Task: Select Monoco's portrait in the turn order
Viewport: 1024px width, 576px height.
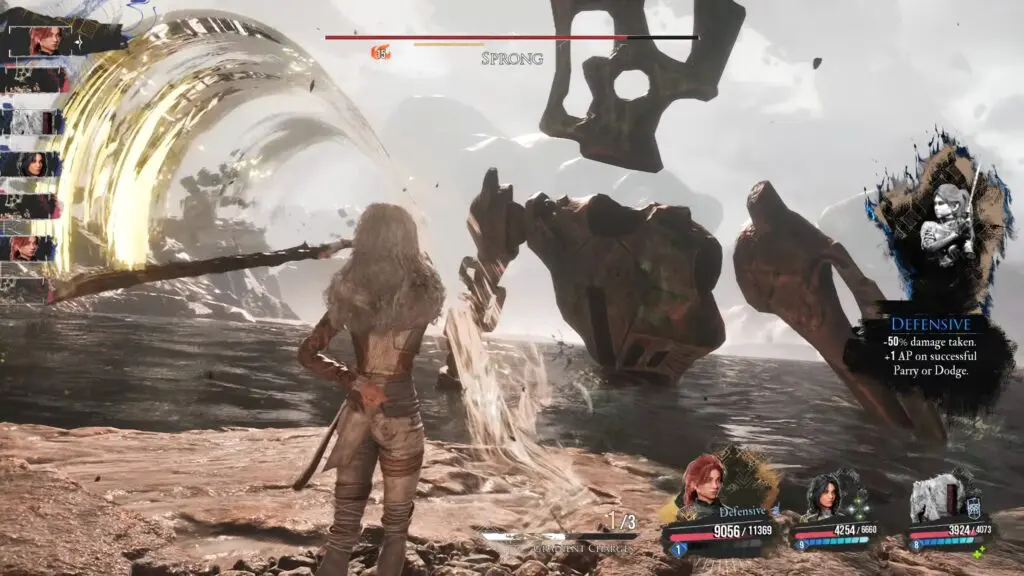Action: coord(33,123)
